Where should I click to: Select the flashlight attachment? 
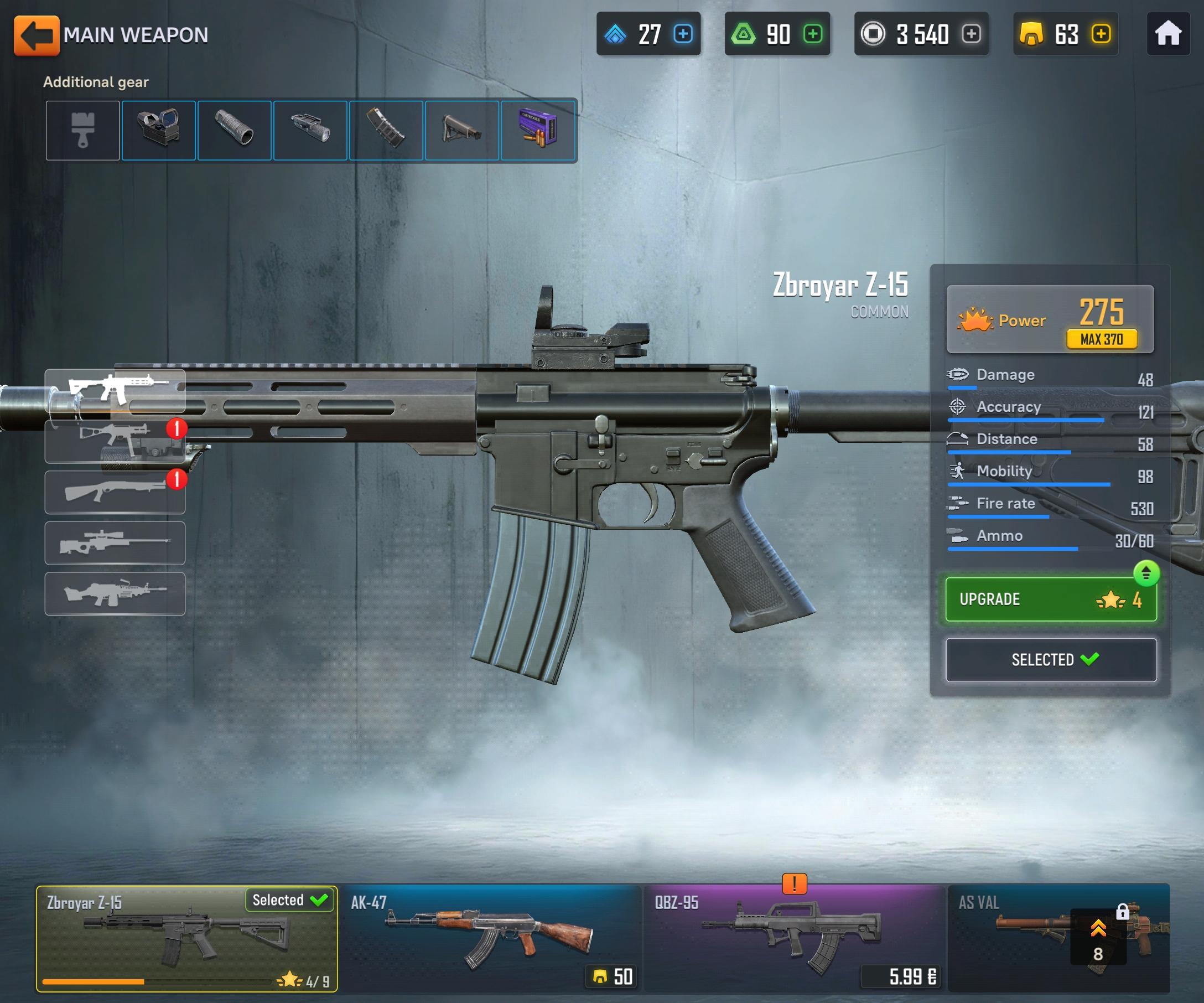(311, 130)
